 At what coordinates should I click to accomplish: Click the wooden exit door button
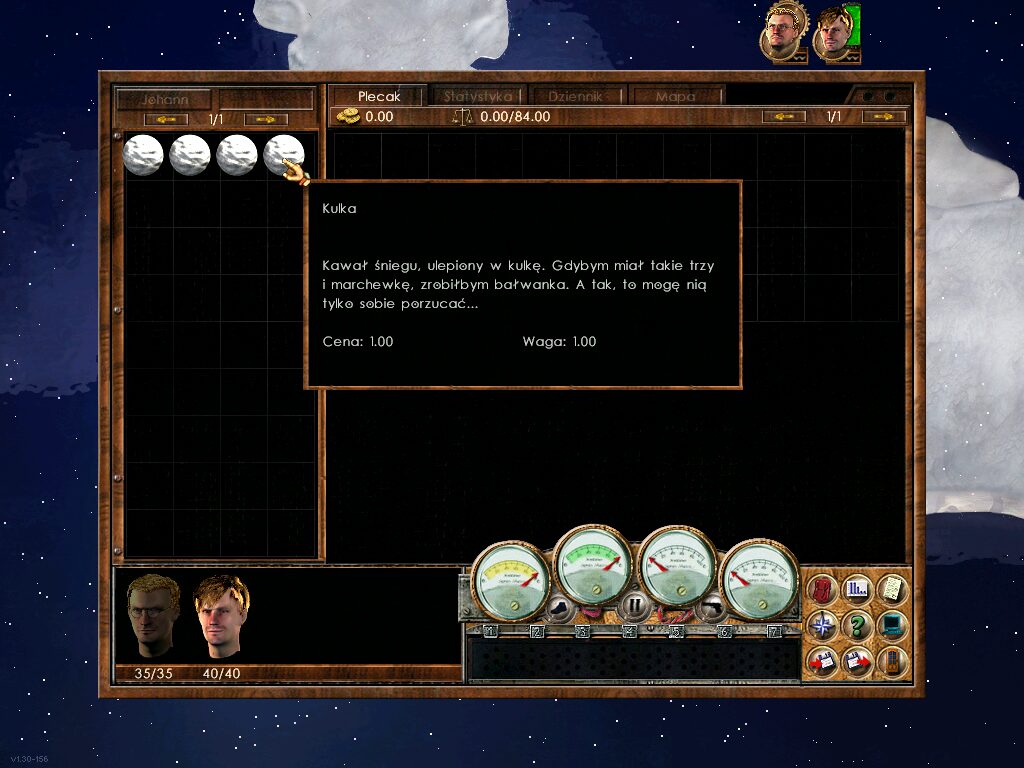(891, 661)
